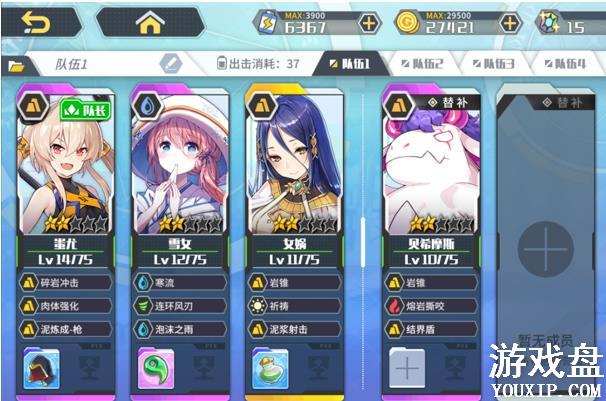Switch to 队伍2 tab

[422, 64]
